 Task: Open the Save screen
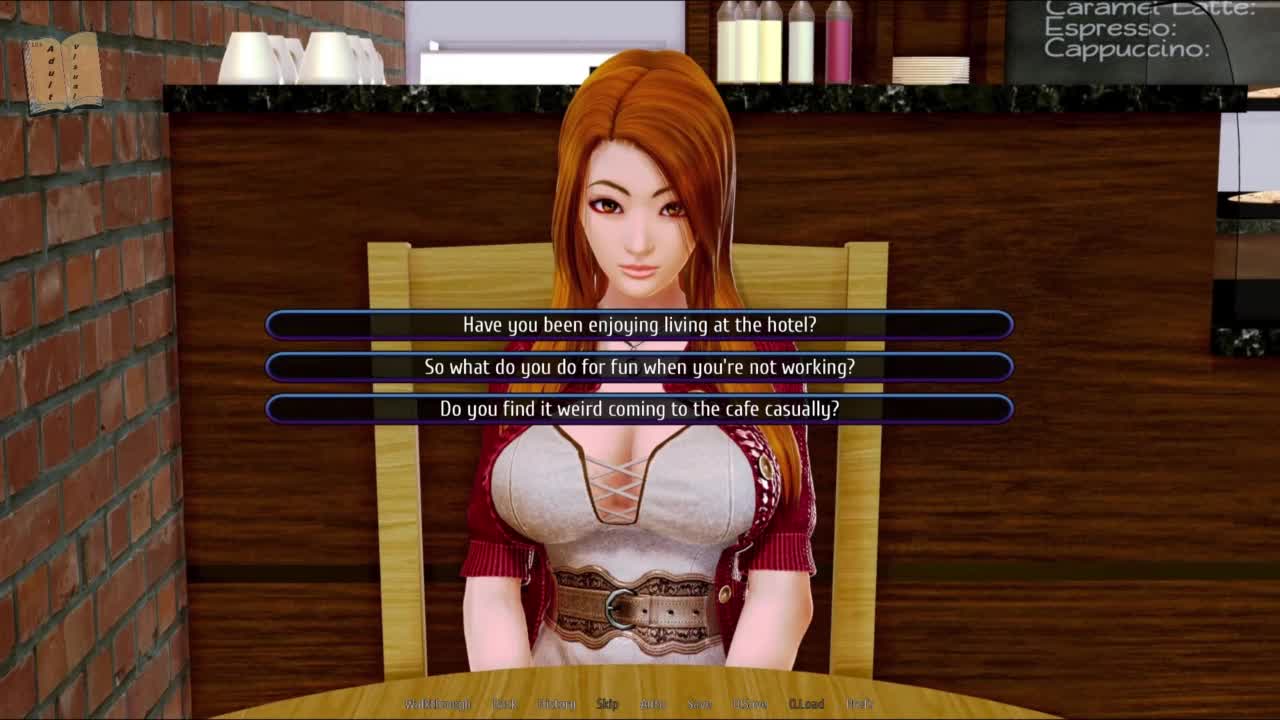(699, 704)
